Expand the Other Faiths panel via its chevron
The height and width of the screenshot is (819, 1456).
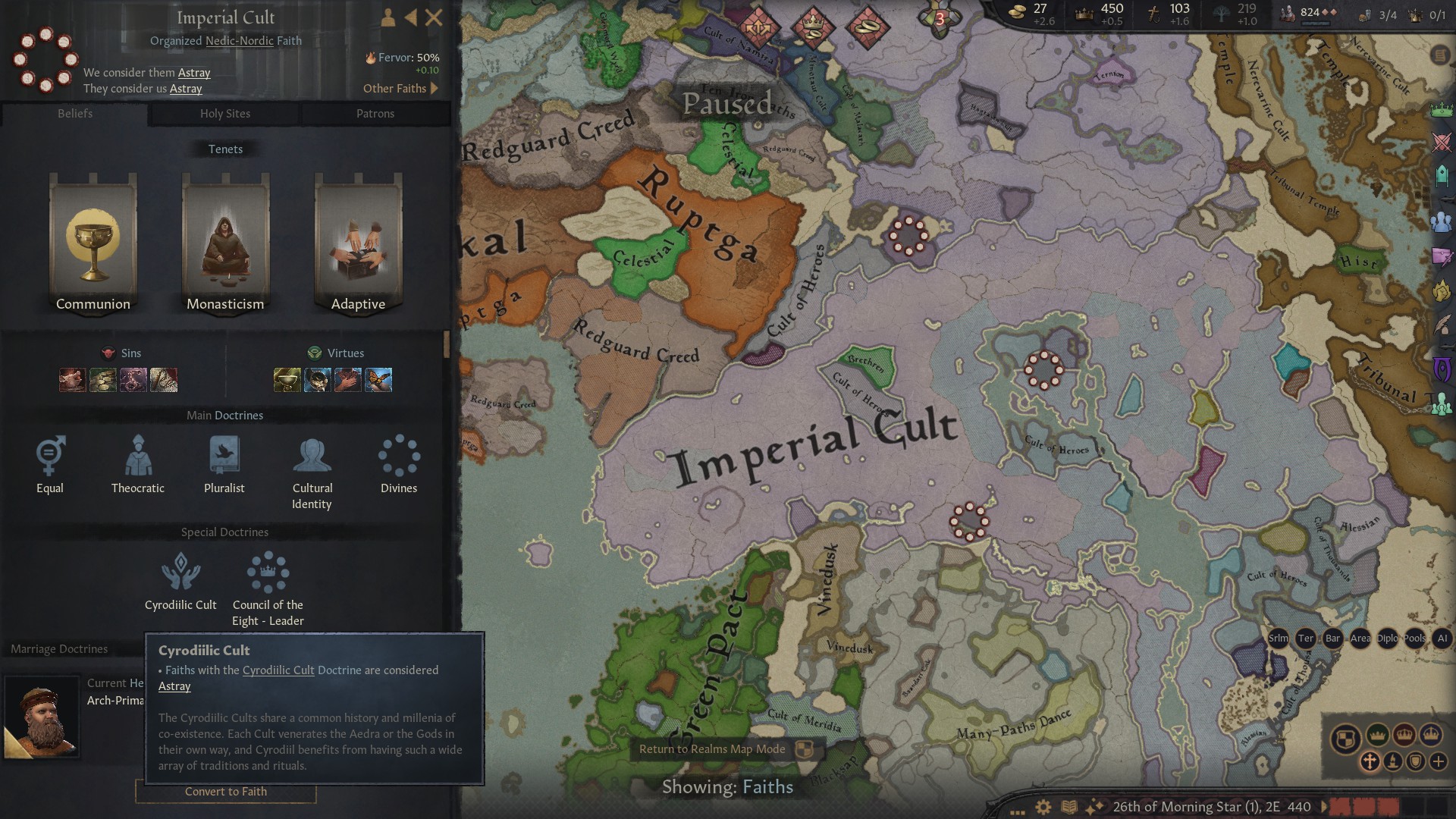pos(435,88)
